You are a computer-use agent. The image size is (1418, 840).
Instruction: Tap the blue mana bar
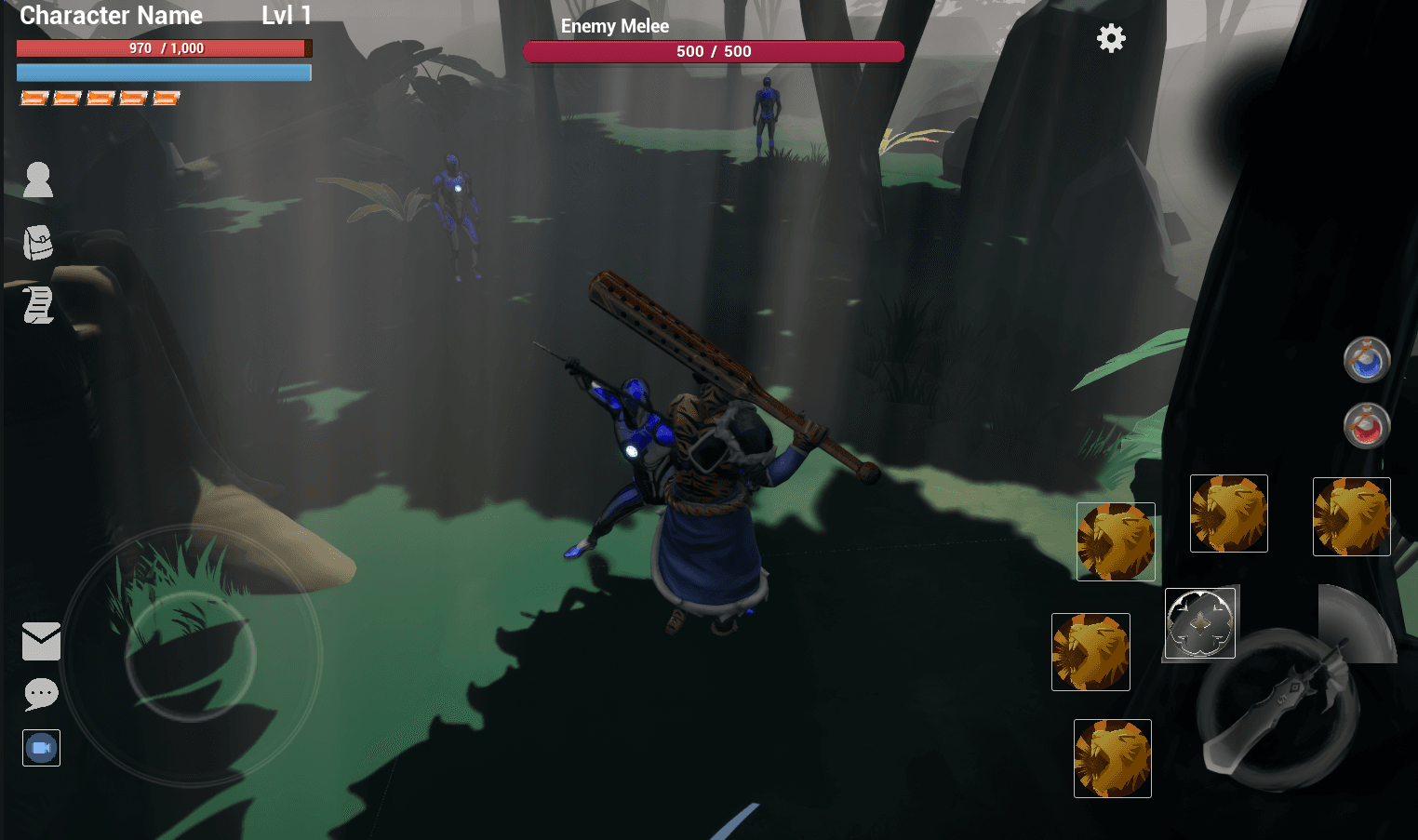coord(164,72)
